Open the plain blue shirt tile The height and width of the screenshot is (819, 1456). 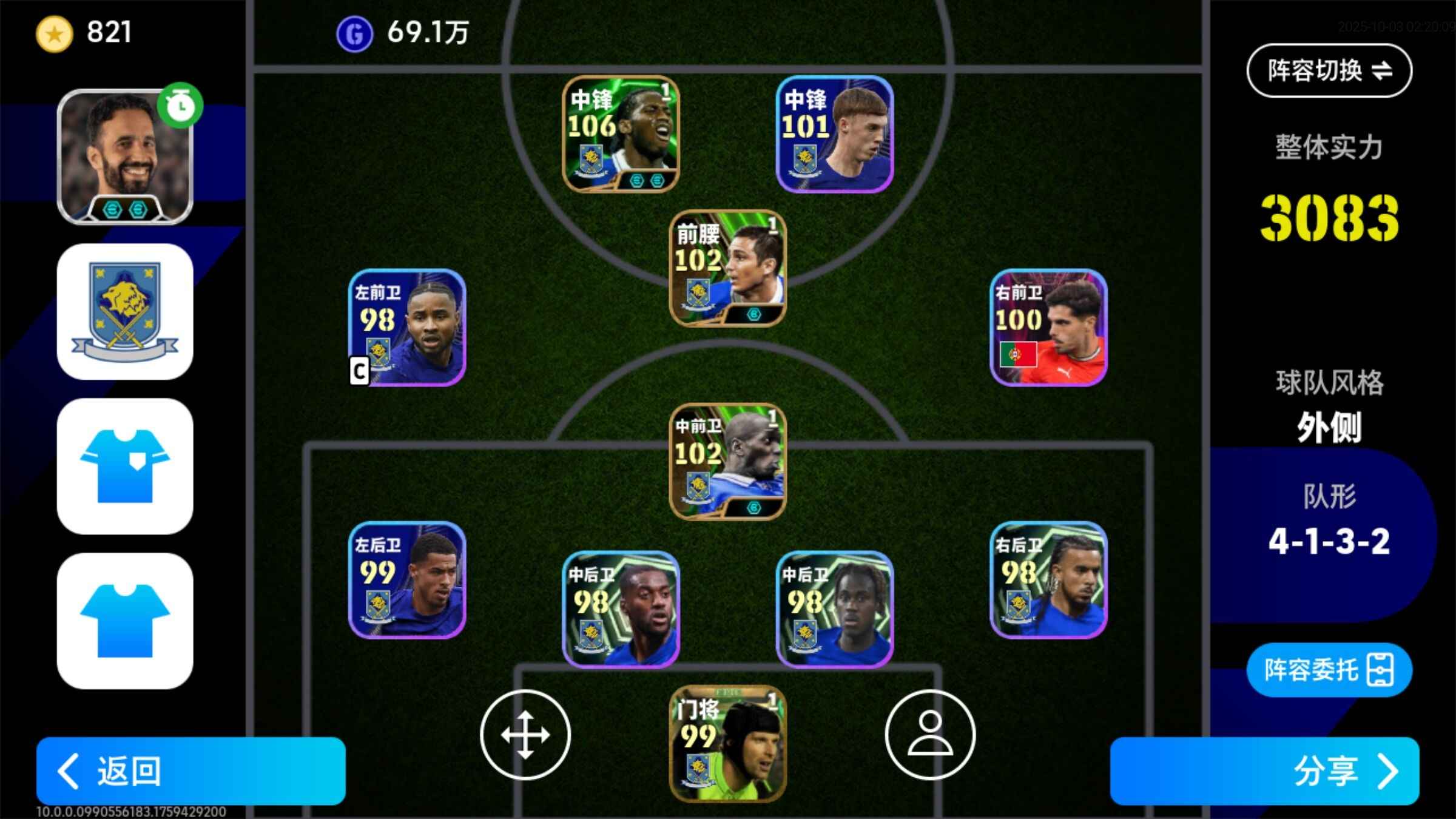tap(125, 620)
